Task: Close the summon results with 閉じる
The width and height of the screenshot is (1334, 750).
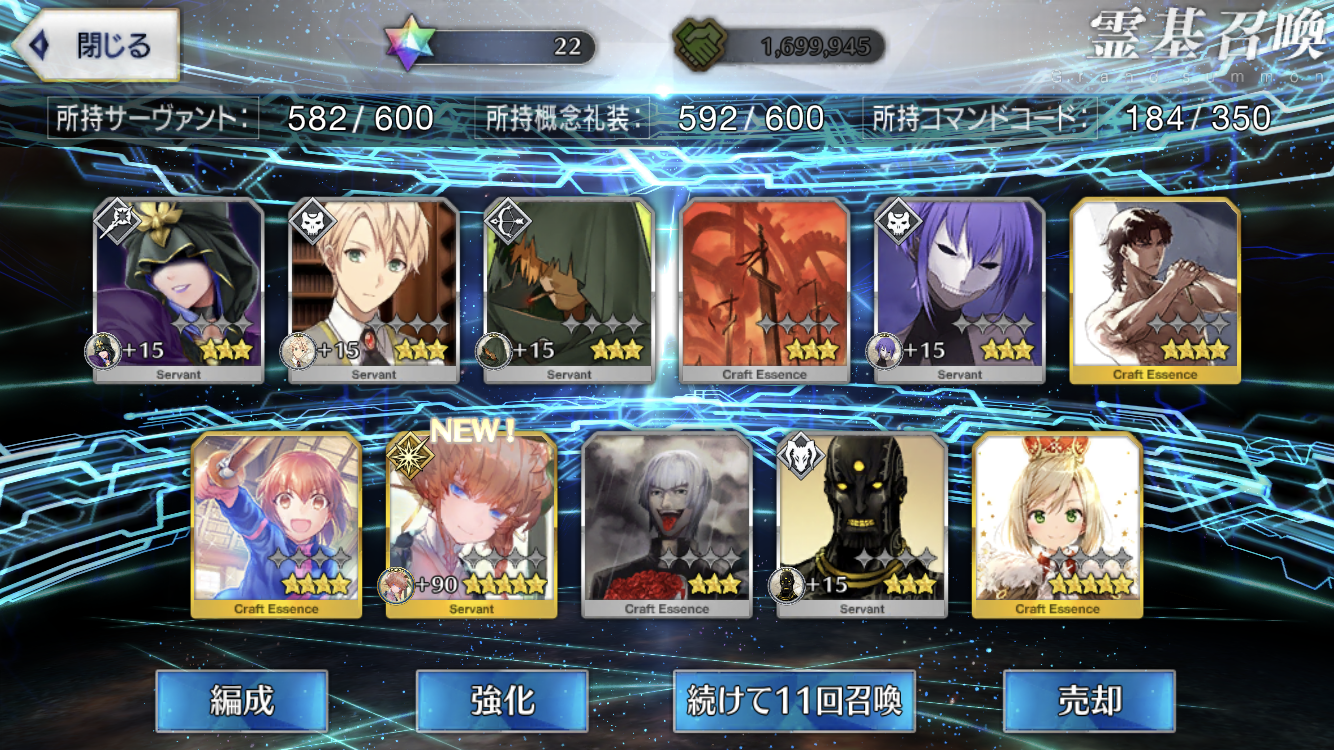Action: (x=97, y=45)
